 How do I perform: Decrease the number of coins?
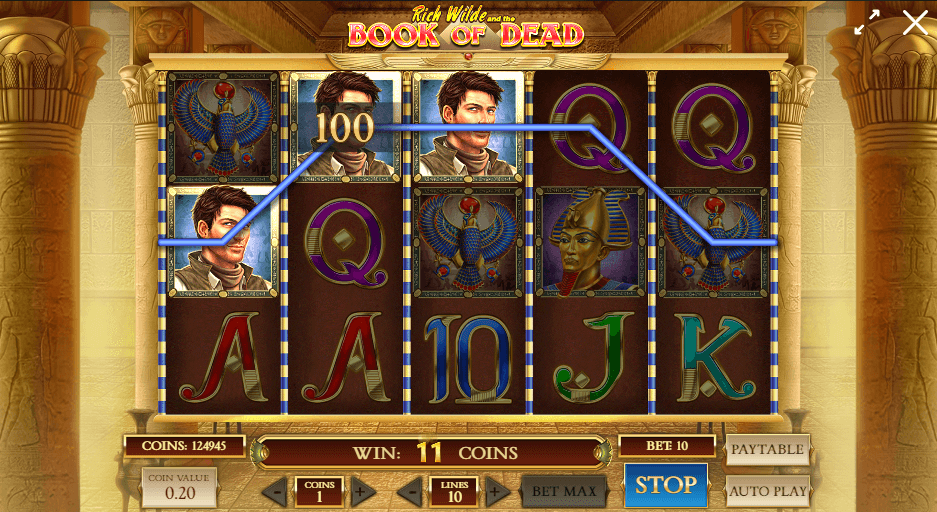click(x=275, y=491)
